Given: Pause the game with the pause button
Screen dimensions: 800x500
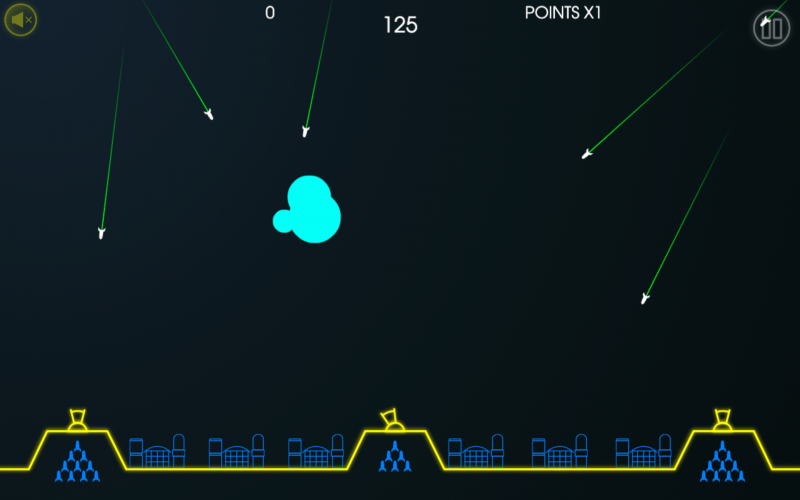Looking at the screenshot, I should tap(771, 28).
